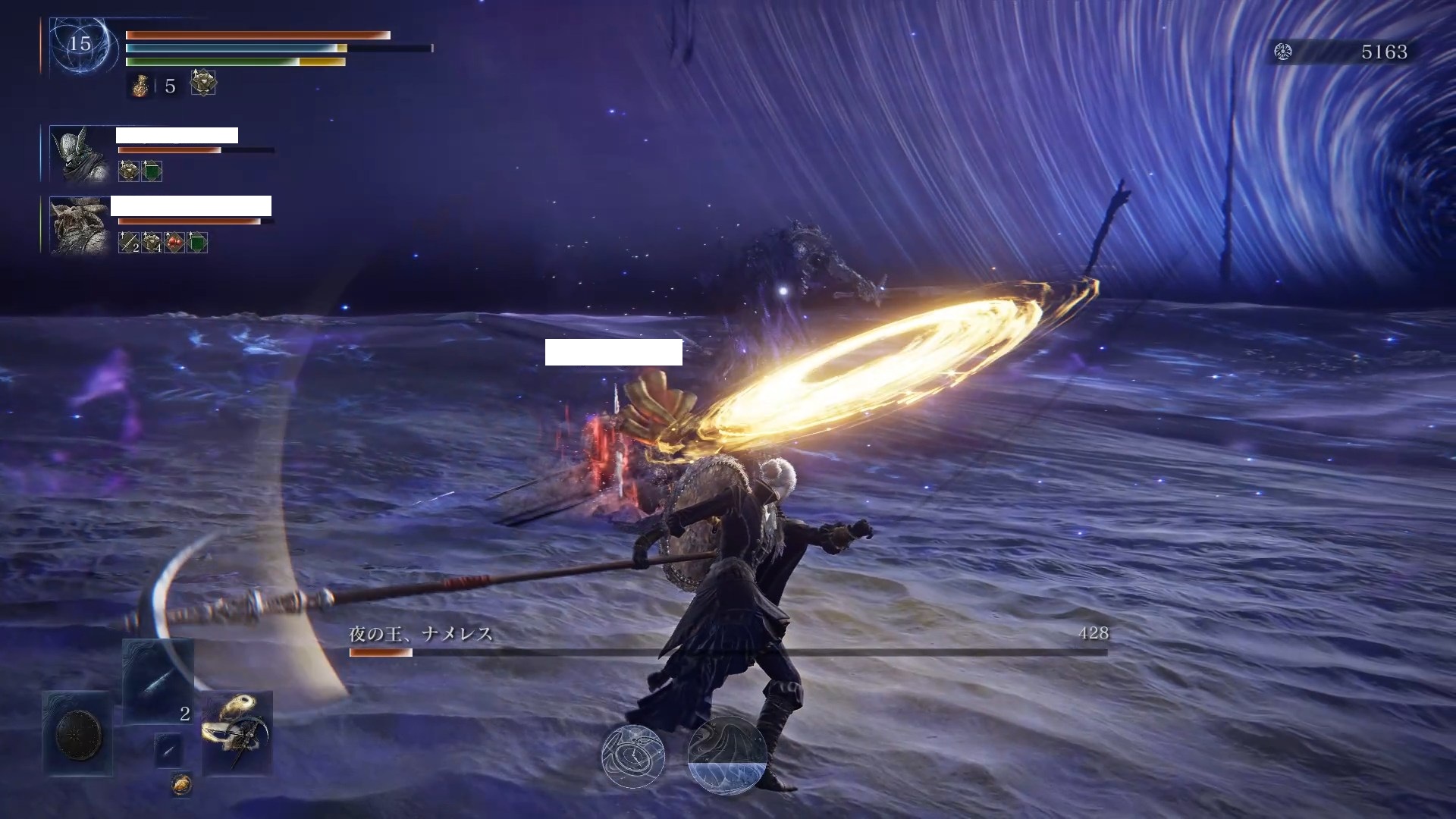1456x819 pixels.
Task: Click the sword buff icon marked 2
Action: click(x=129, y=243)
